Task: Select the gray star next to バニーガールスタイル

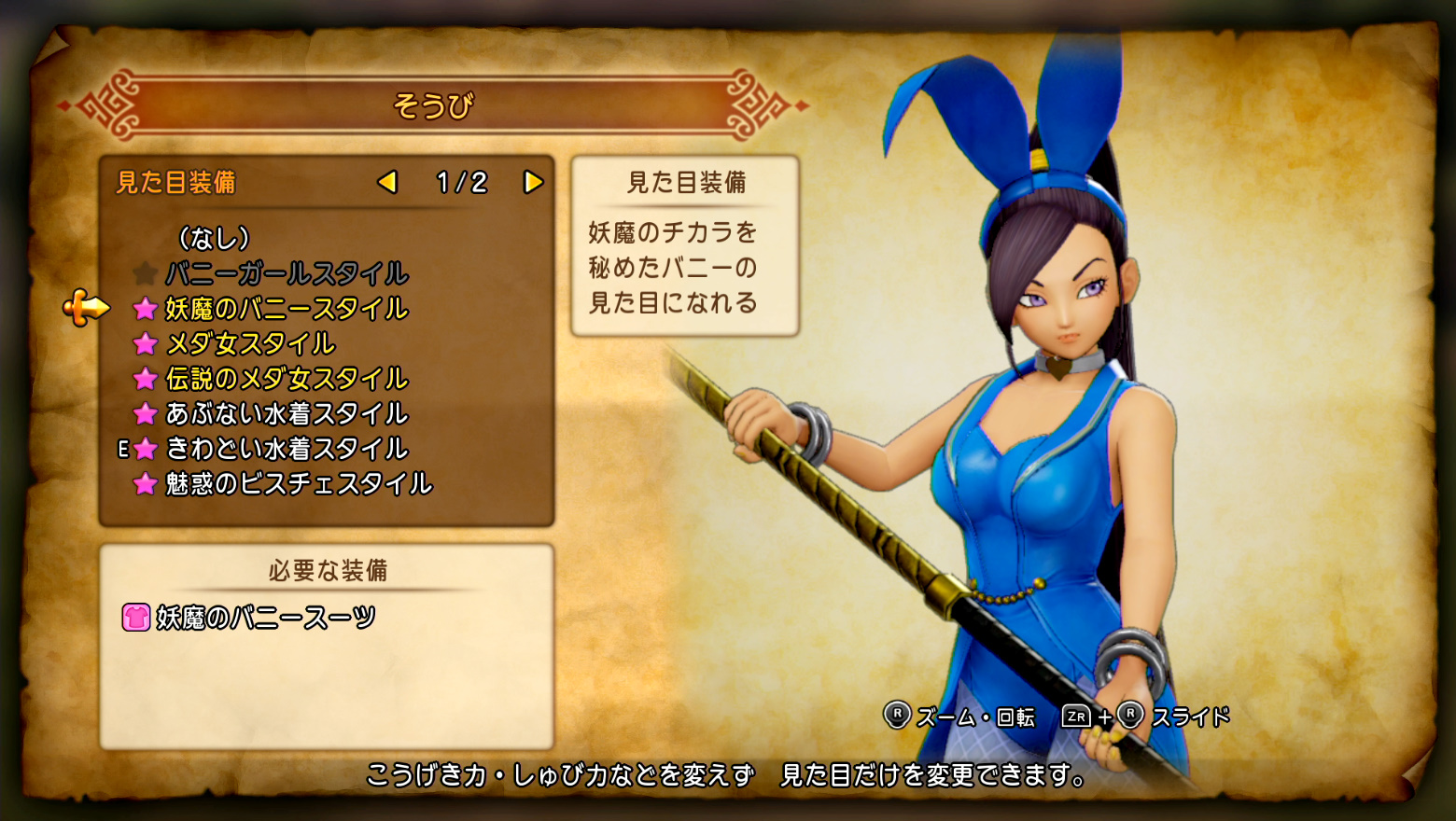Action: pos(146,274)
